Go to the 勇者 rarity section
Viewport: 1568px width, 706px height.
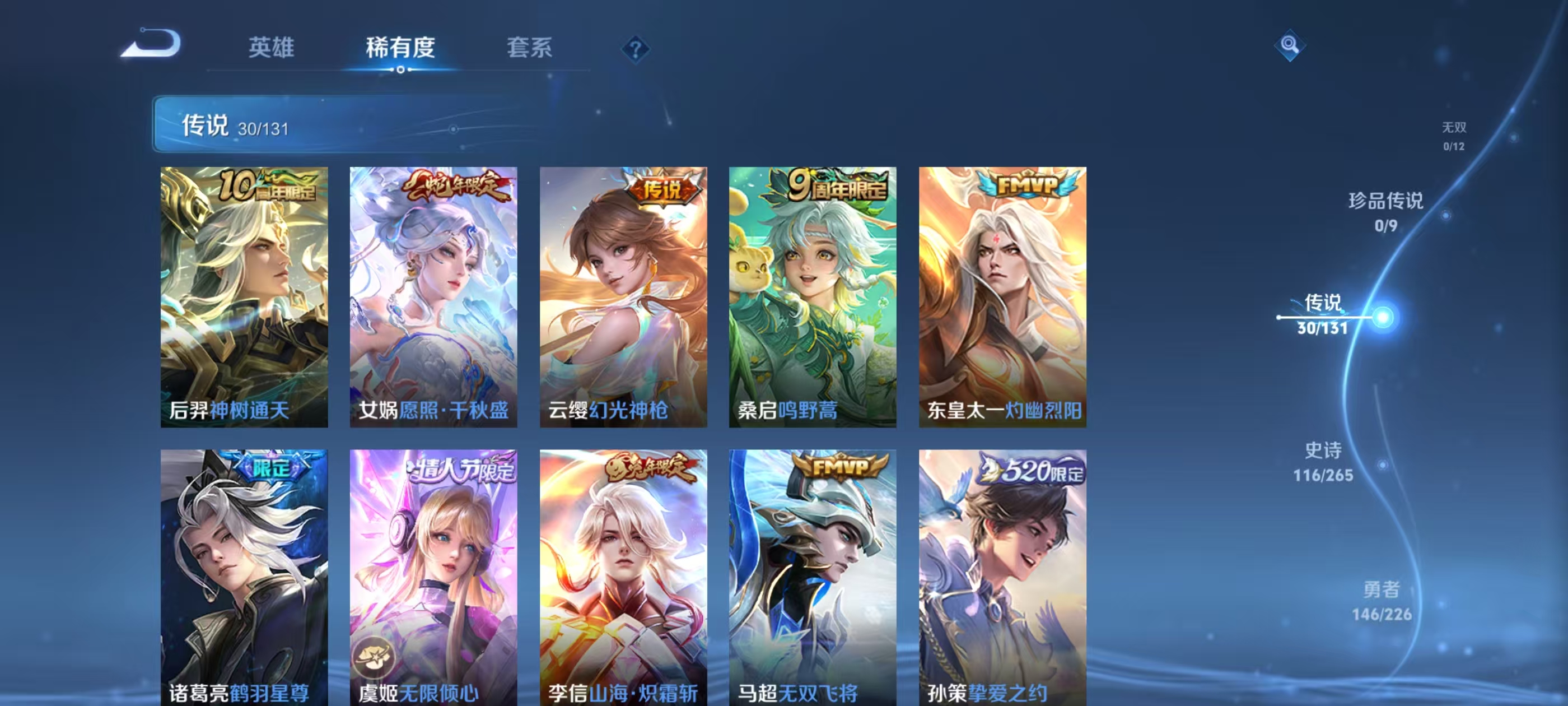tap(1381, 601)
